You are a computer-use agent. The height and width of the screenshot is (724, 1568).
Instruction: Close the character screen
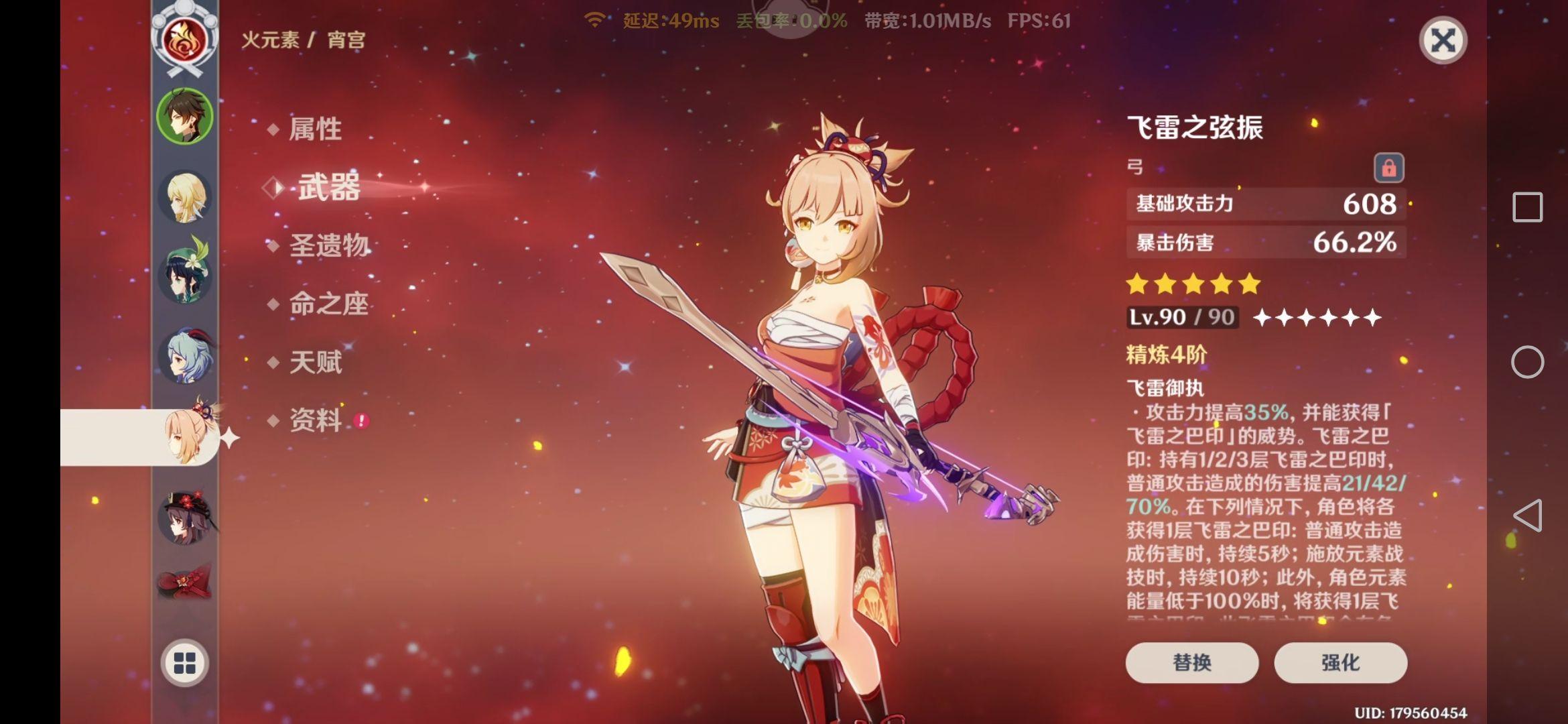point(1443,40)
